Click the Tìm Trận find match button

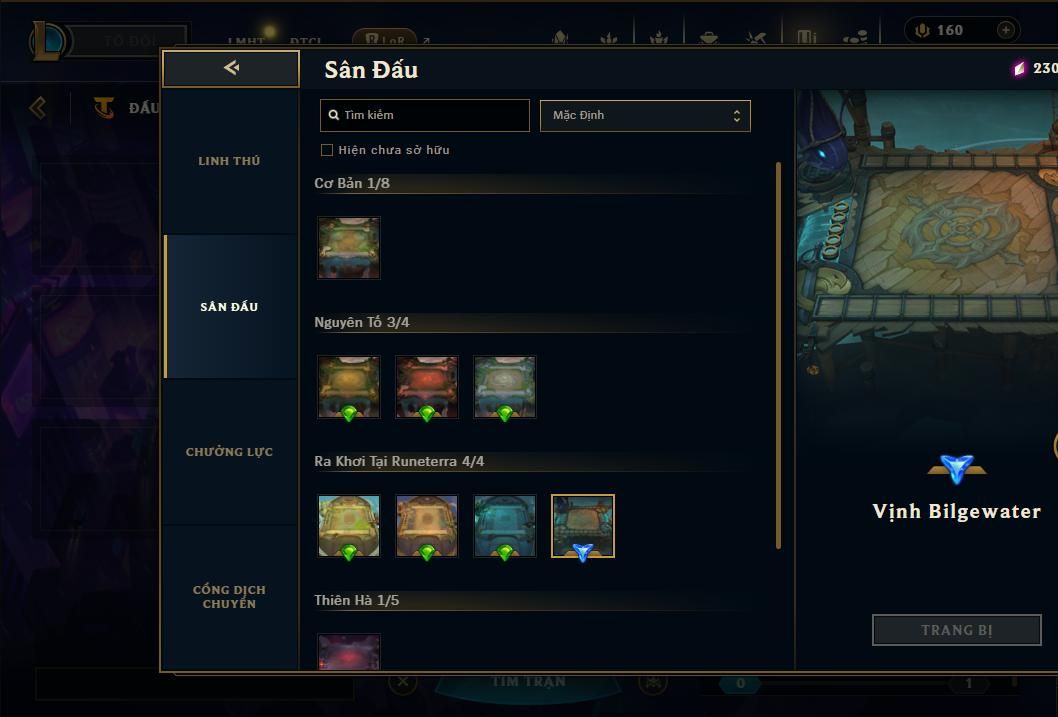[x=529, y=683]
